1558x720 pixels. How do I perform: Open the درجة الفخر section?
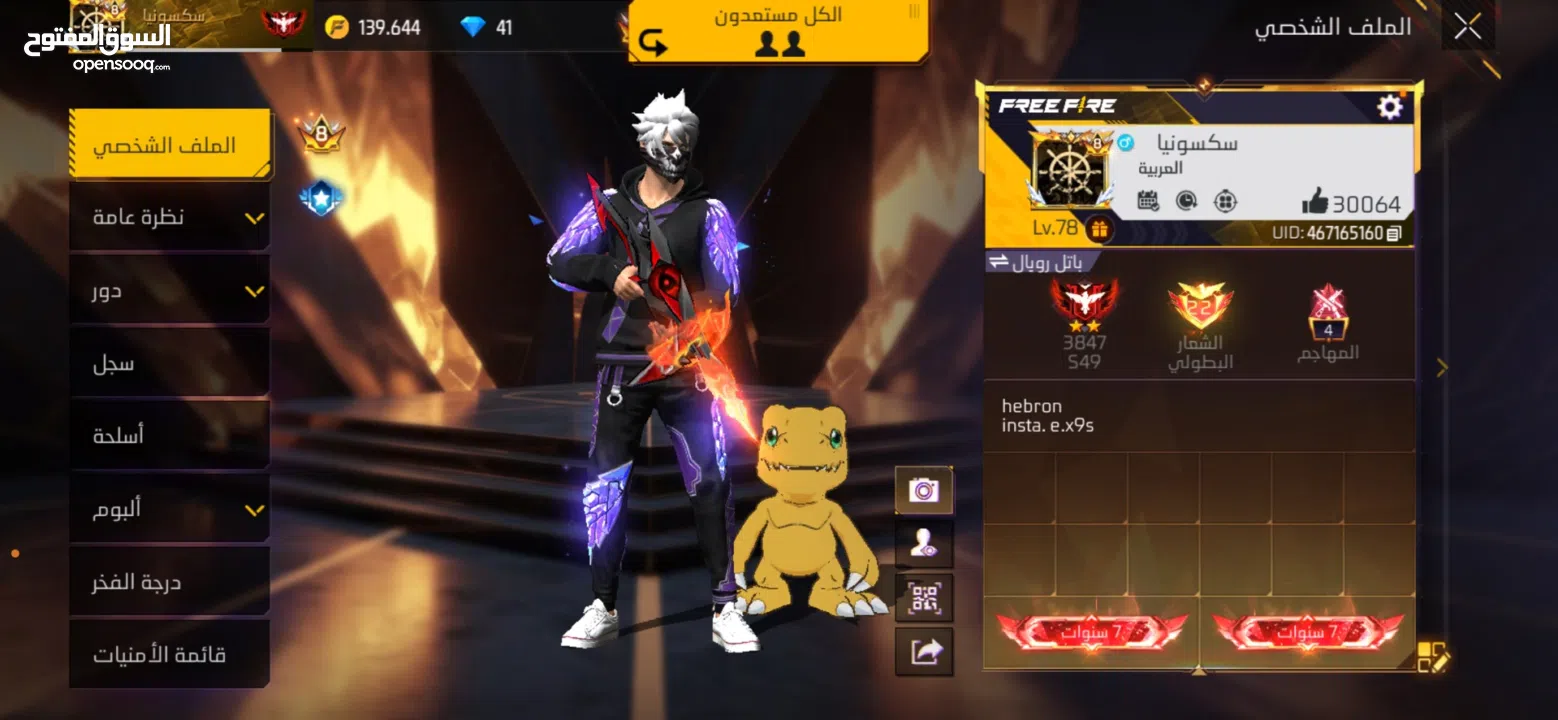pyautogui.click(x=169, y=582)
